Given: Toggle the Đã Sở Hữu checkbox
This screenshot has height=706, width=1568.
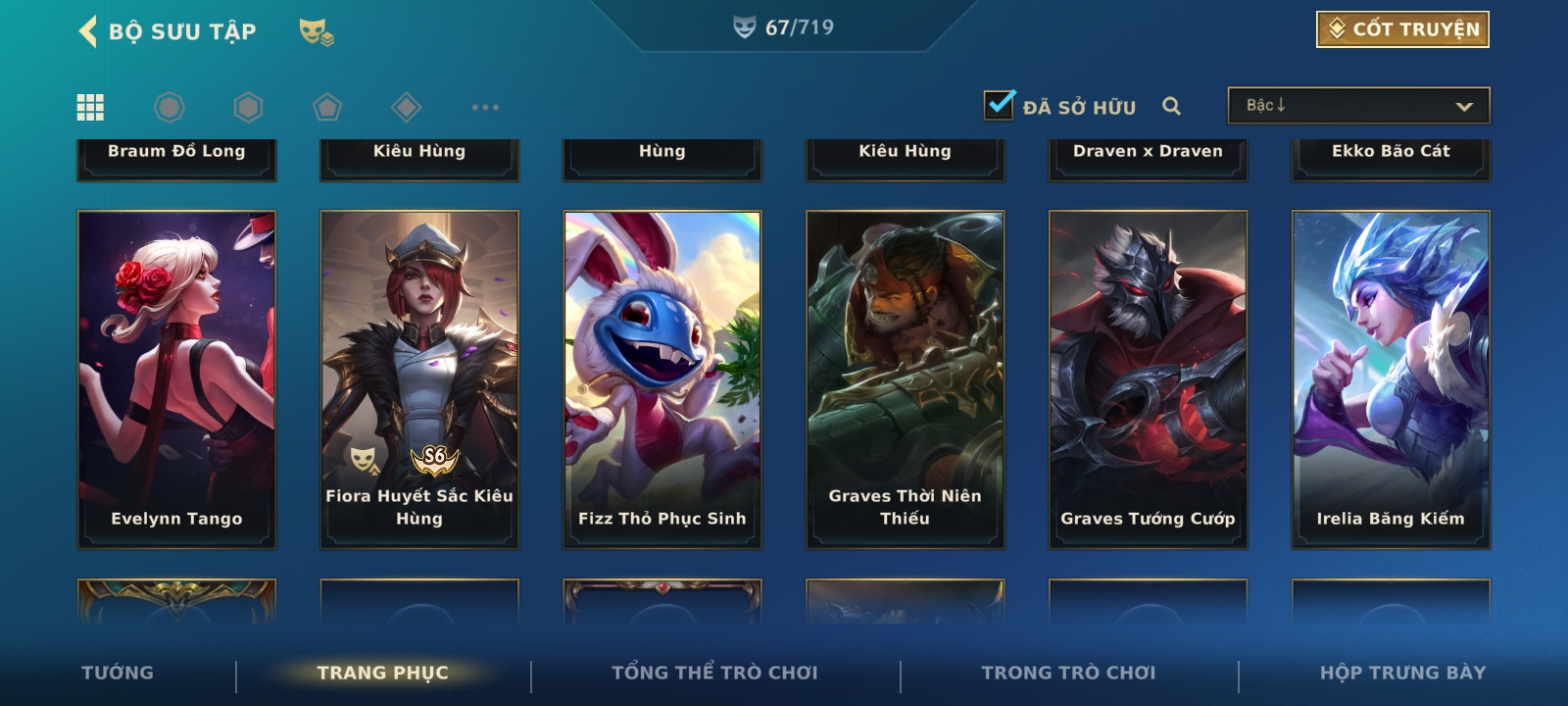Looking at the screenshot, I should pyautogui.click(x=1000, y=105).
